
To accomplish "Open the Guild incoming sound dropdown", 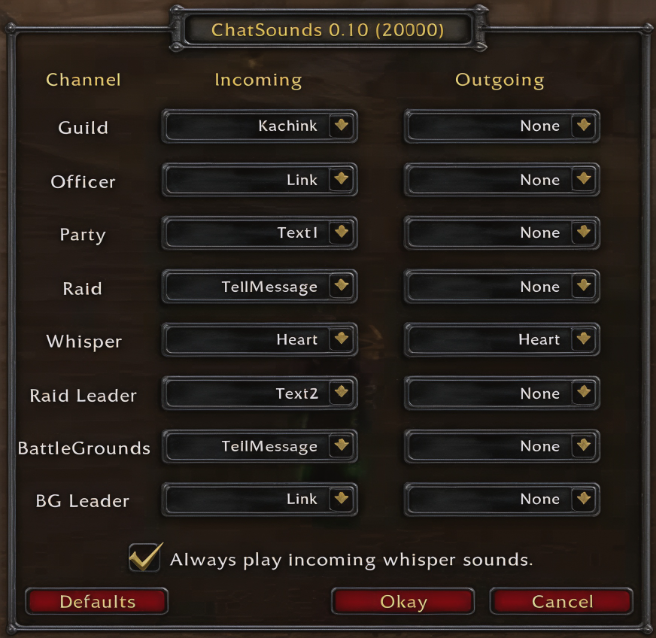I will (341, 127).
